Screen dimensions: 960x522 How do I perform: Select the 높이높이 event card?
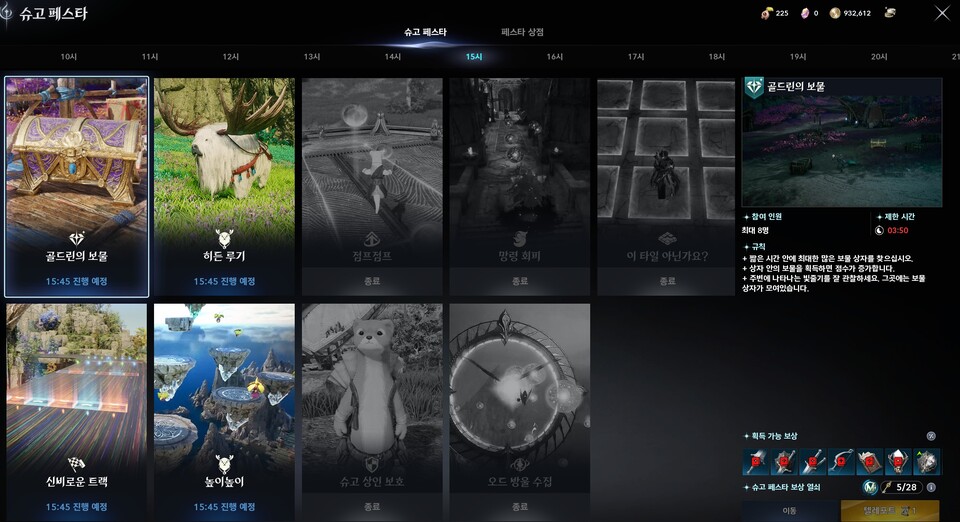coord(224,410)
